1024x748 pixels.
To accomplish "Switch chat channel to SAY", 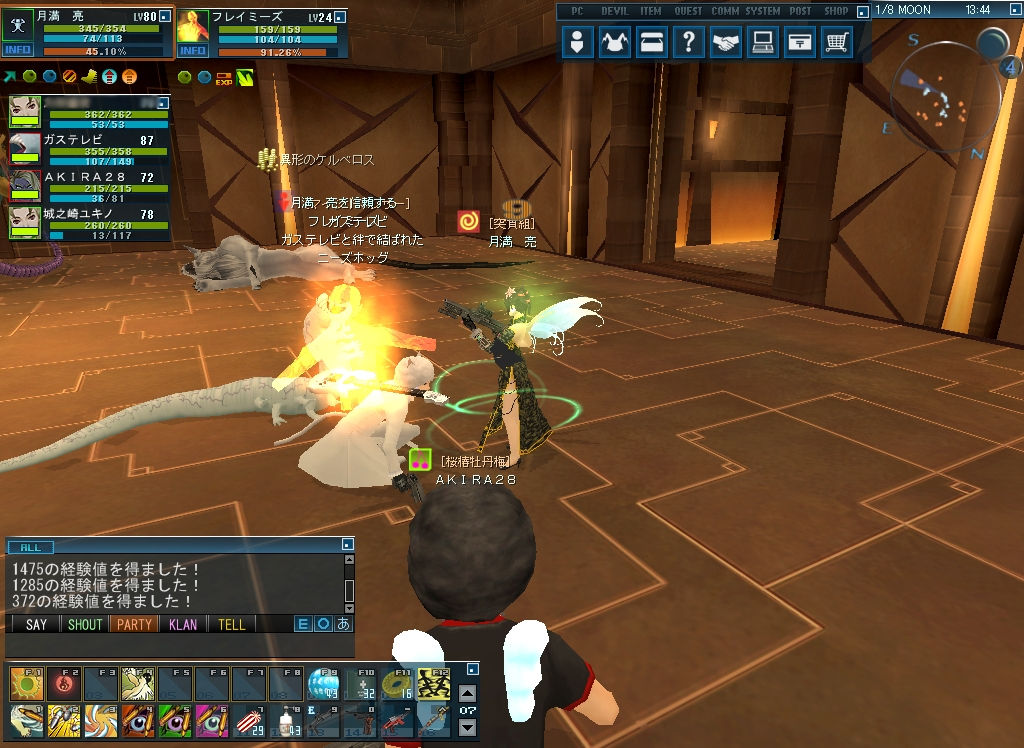I will click(x=36, y=624).
